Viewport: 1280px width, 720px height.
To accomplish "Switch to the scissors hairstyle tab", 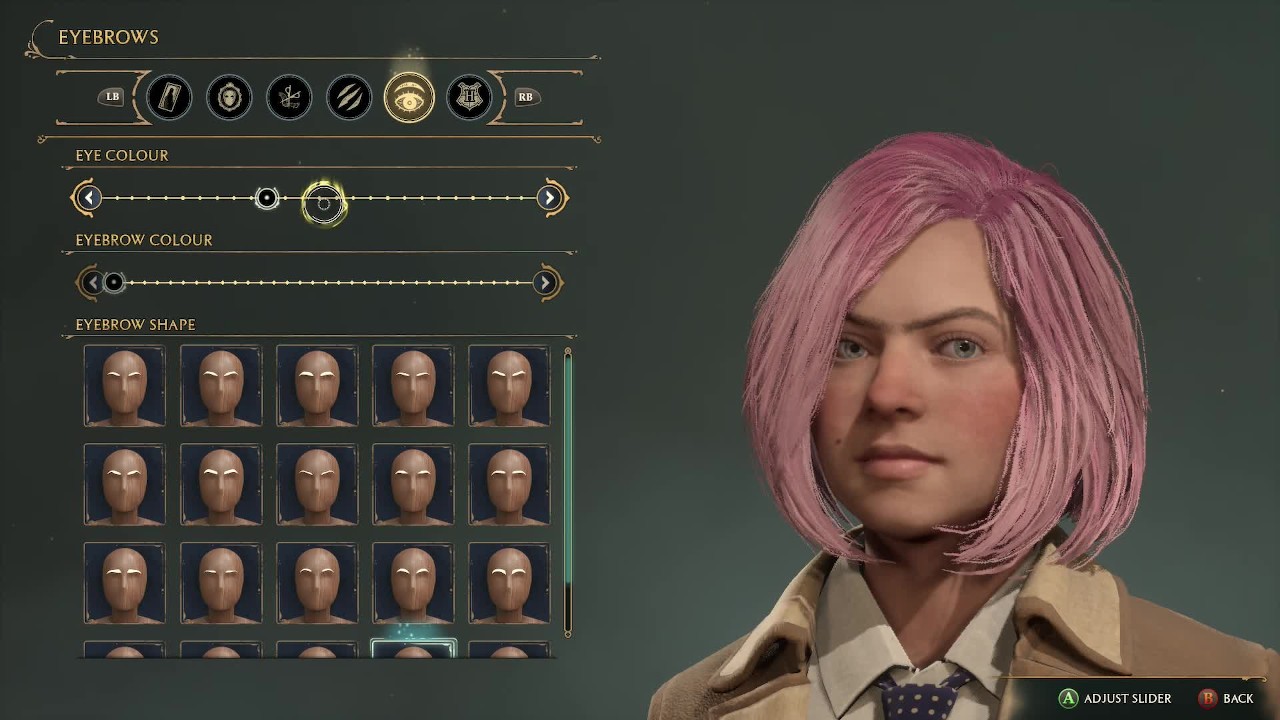I will click(289, 97).
